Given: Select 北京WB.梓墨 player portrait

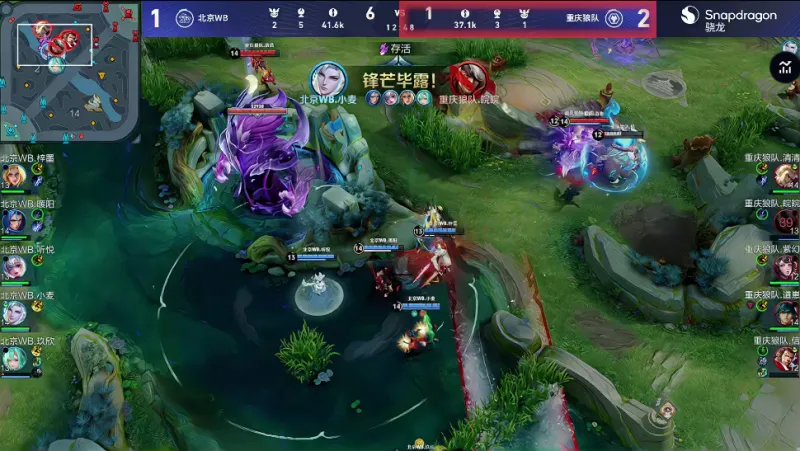Looking at the screenshot, I should point(14,176).
